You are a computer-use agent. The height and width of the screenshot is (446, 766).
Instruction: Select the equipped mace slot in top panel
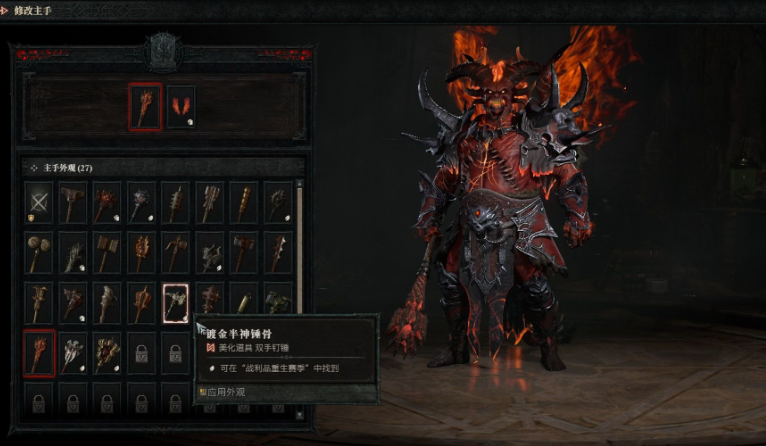pyautogui.click(x=145, y=106)
